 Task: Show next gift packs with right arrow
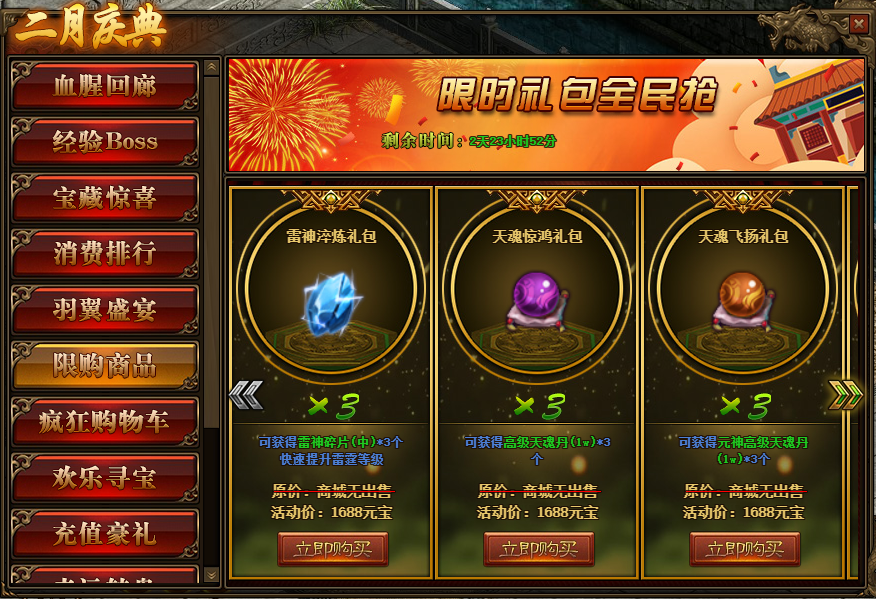point(845,395)
